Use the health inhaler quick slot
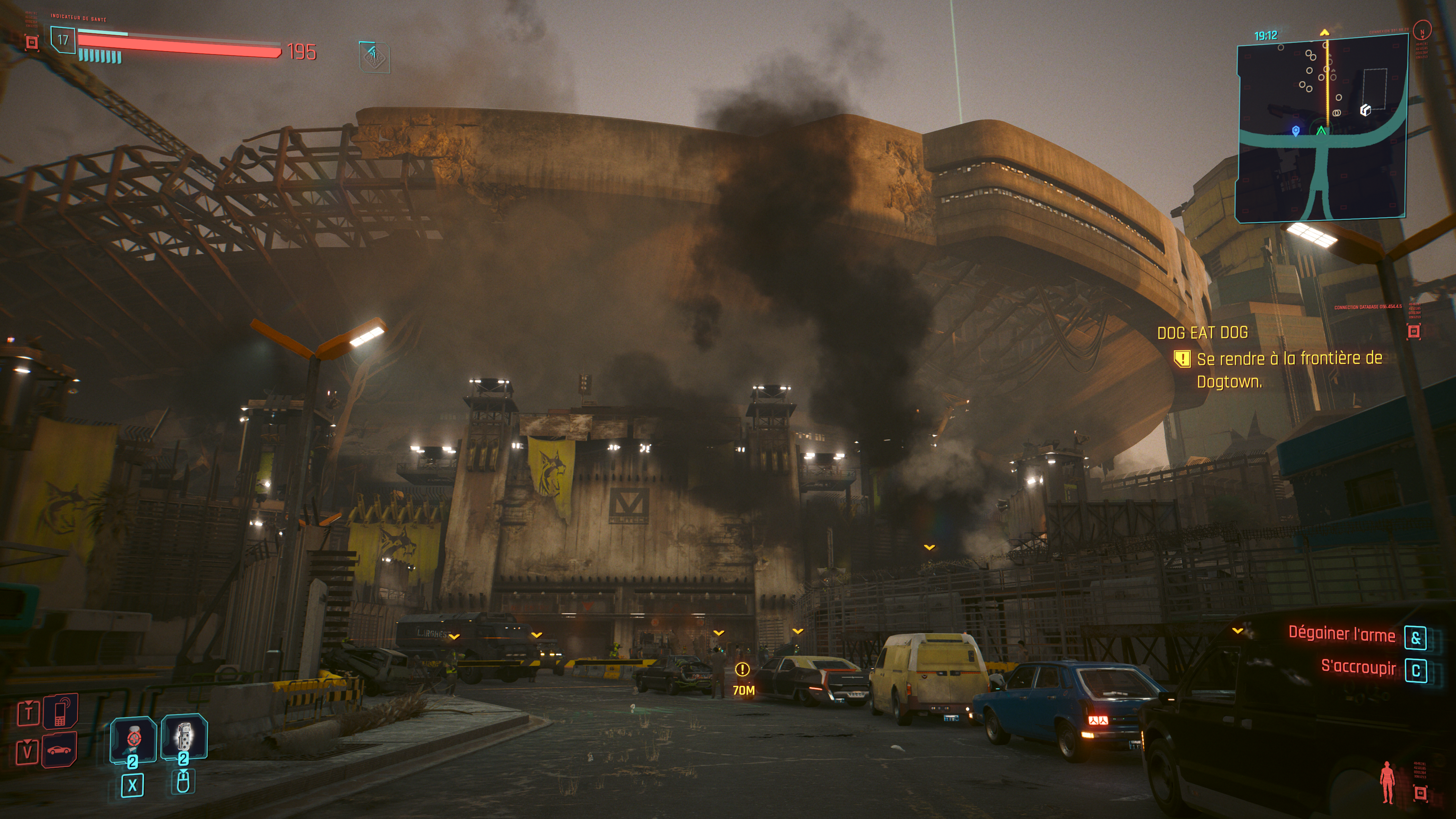 tap(133, 739)
